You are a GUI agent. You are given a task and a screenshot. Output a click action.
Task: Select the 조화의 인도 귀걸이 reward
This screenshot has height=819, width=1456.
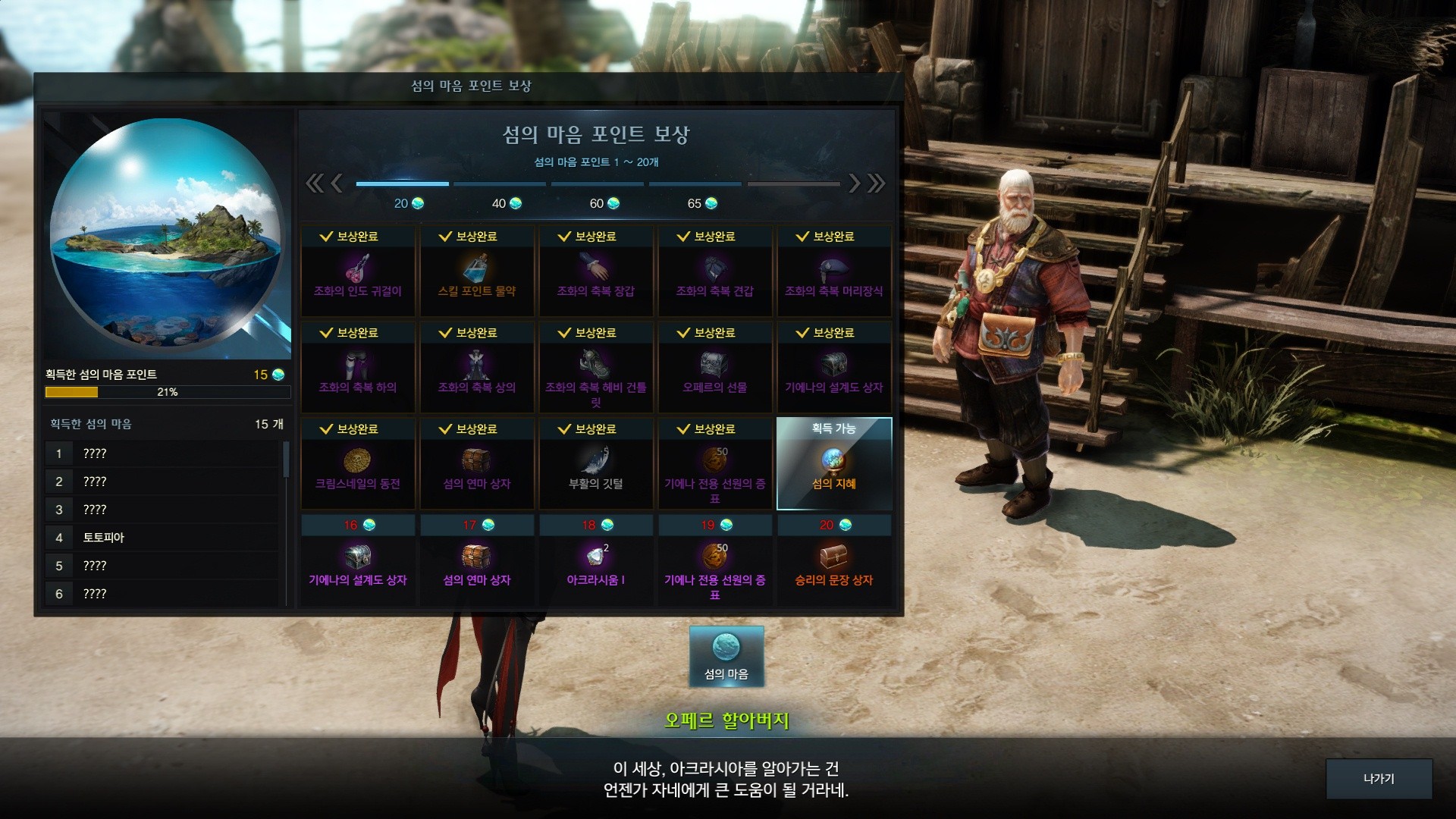tap(358, 271)
